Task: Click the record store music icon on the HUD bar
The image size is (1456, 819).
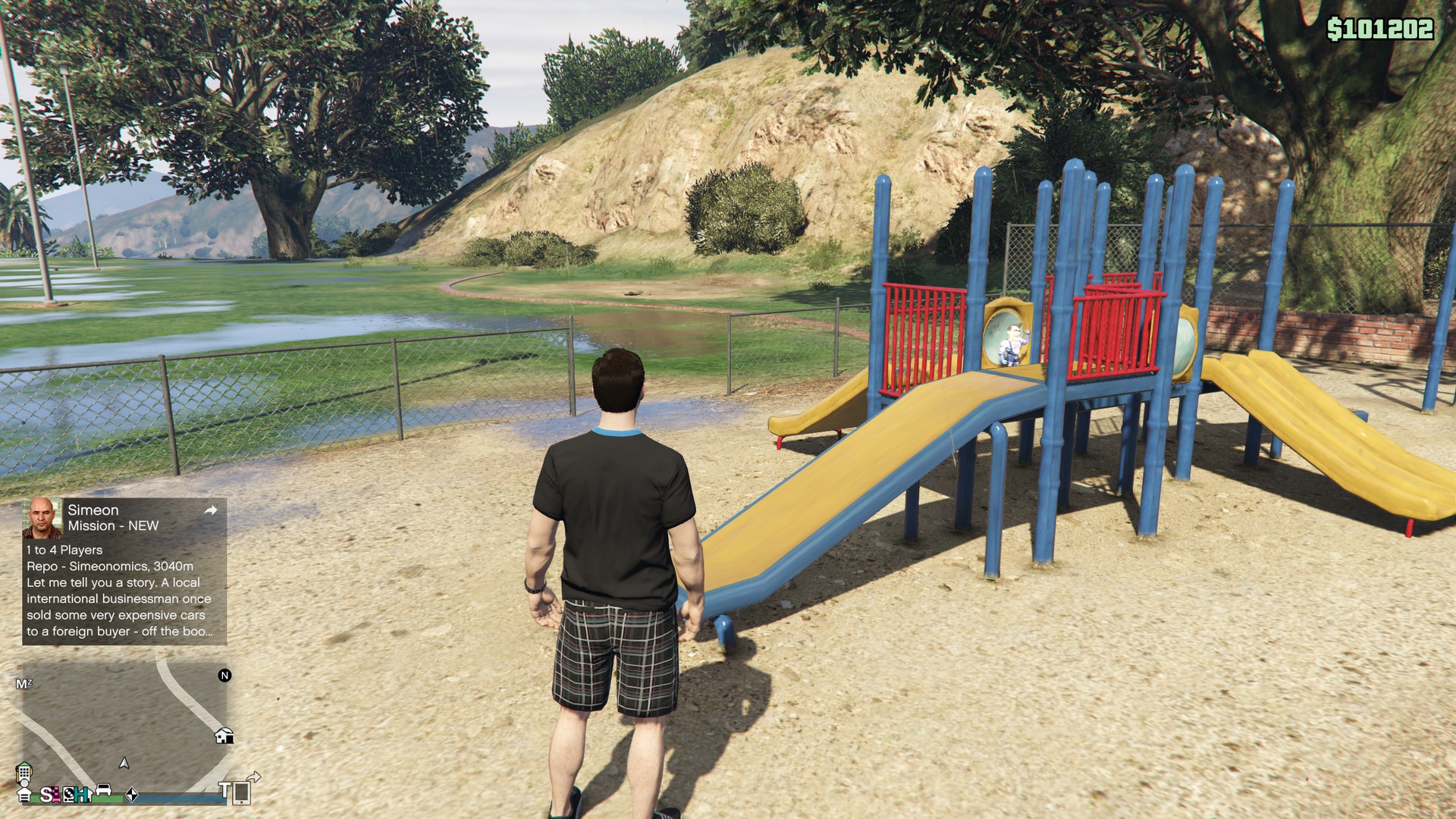Action: coord(68,795)
